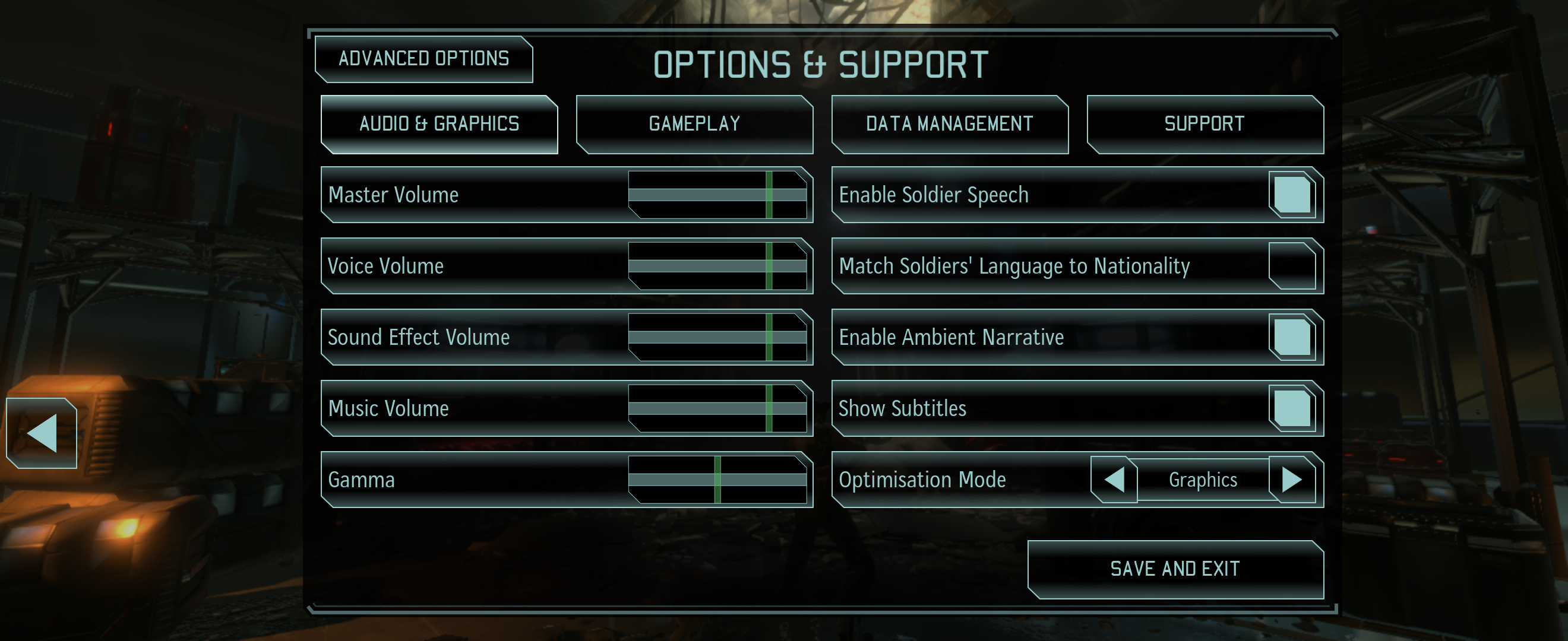Screen dimensions: 1568x641
Task: Set the Music Volume slider
Action: pos(769,408)
